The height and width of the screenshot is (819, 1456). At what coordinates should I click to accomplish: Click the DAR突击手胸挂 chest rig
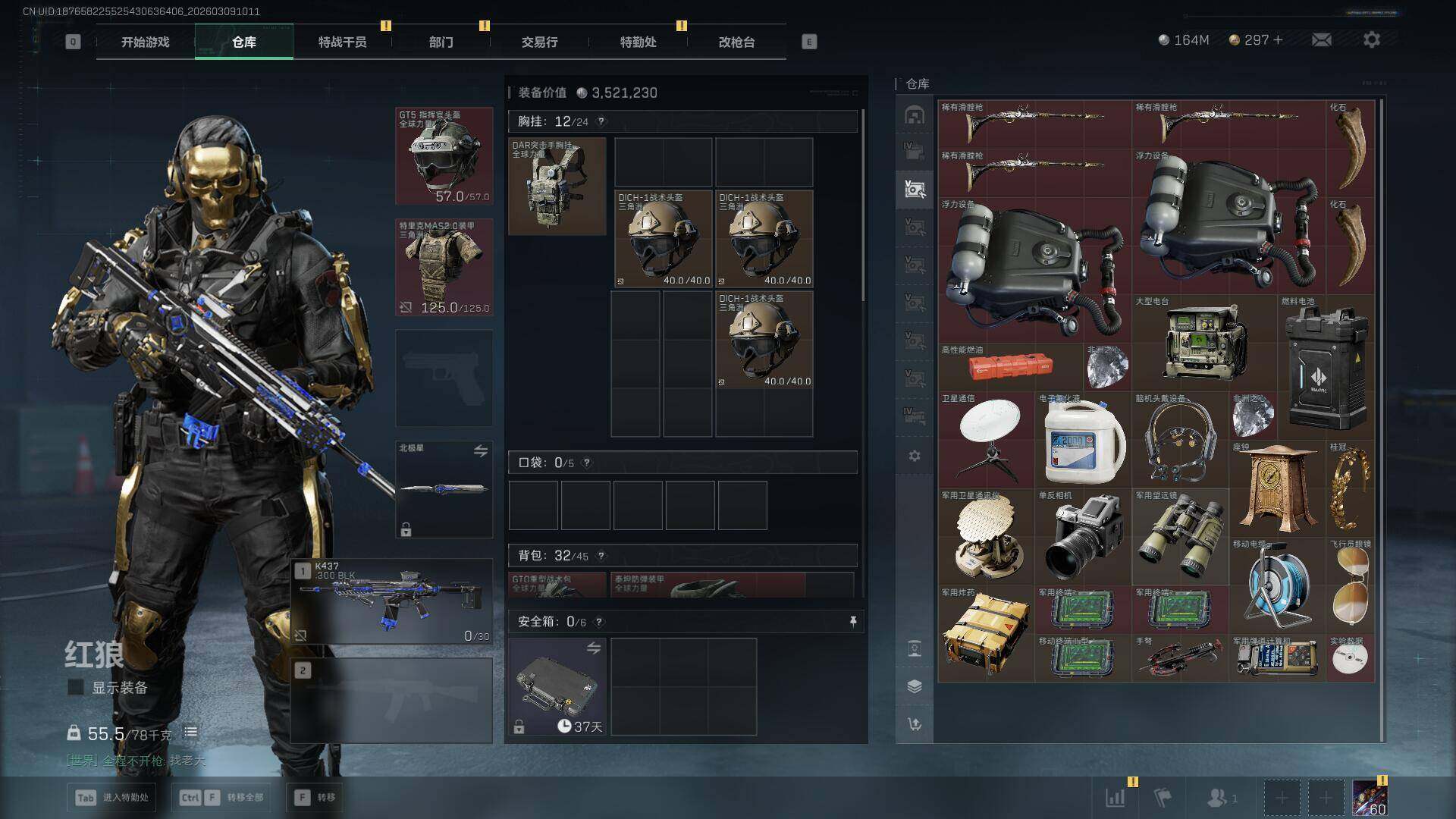pyautogui.click(x=557, y=187)
